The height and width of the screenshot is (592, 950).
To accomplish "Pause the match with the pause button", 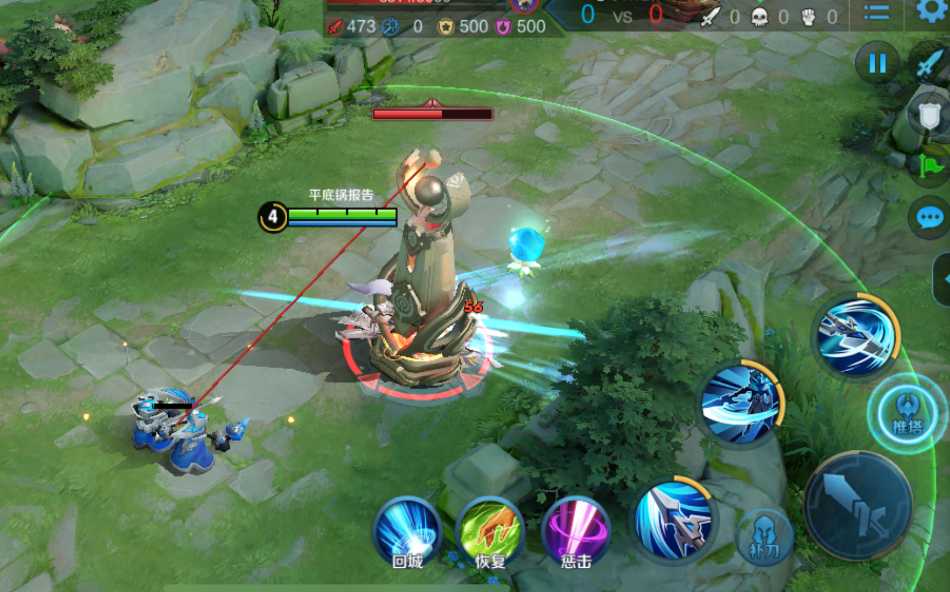I will coord(877,64).
